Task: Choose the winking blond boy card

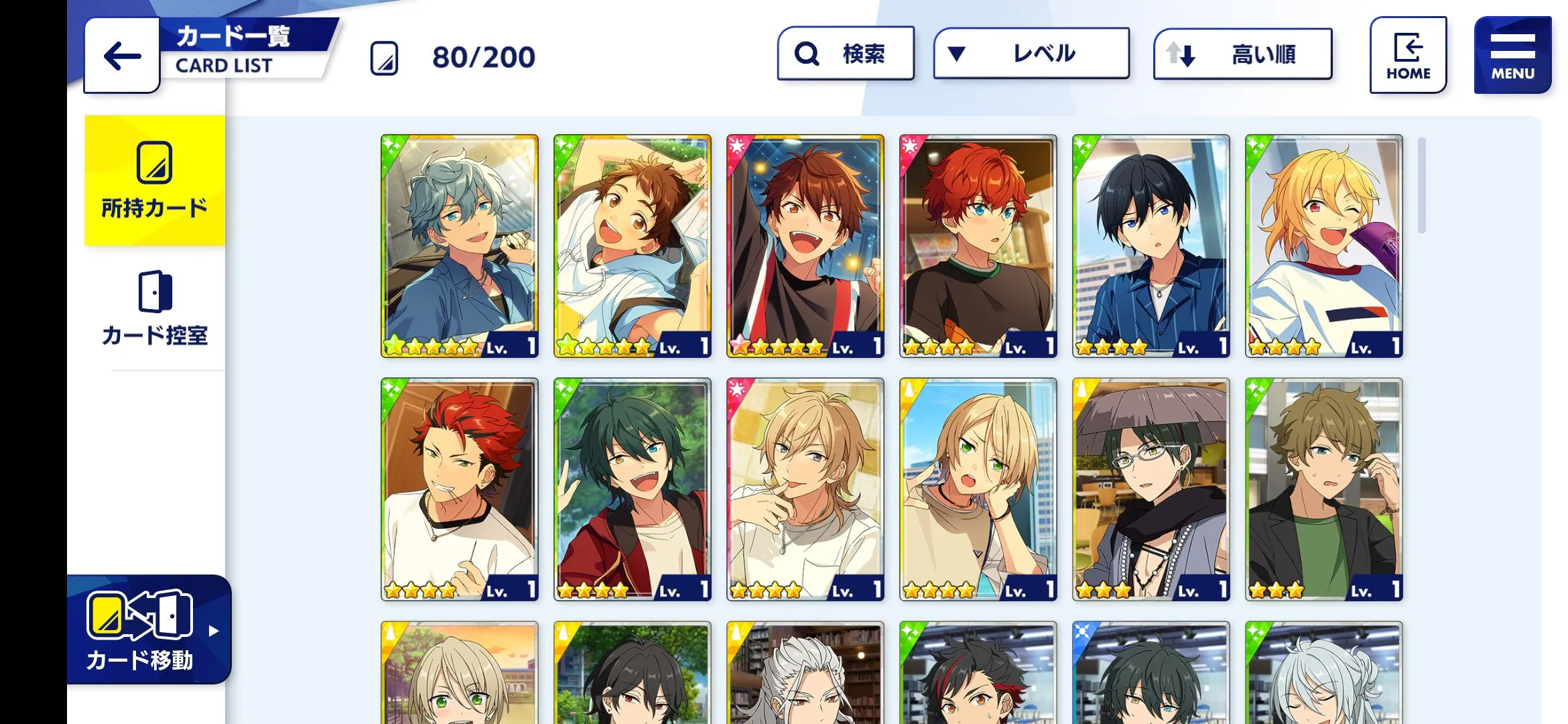Action: pos(1324,246)
